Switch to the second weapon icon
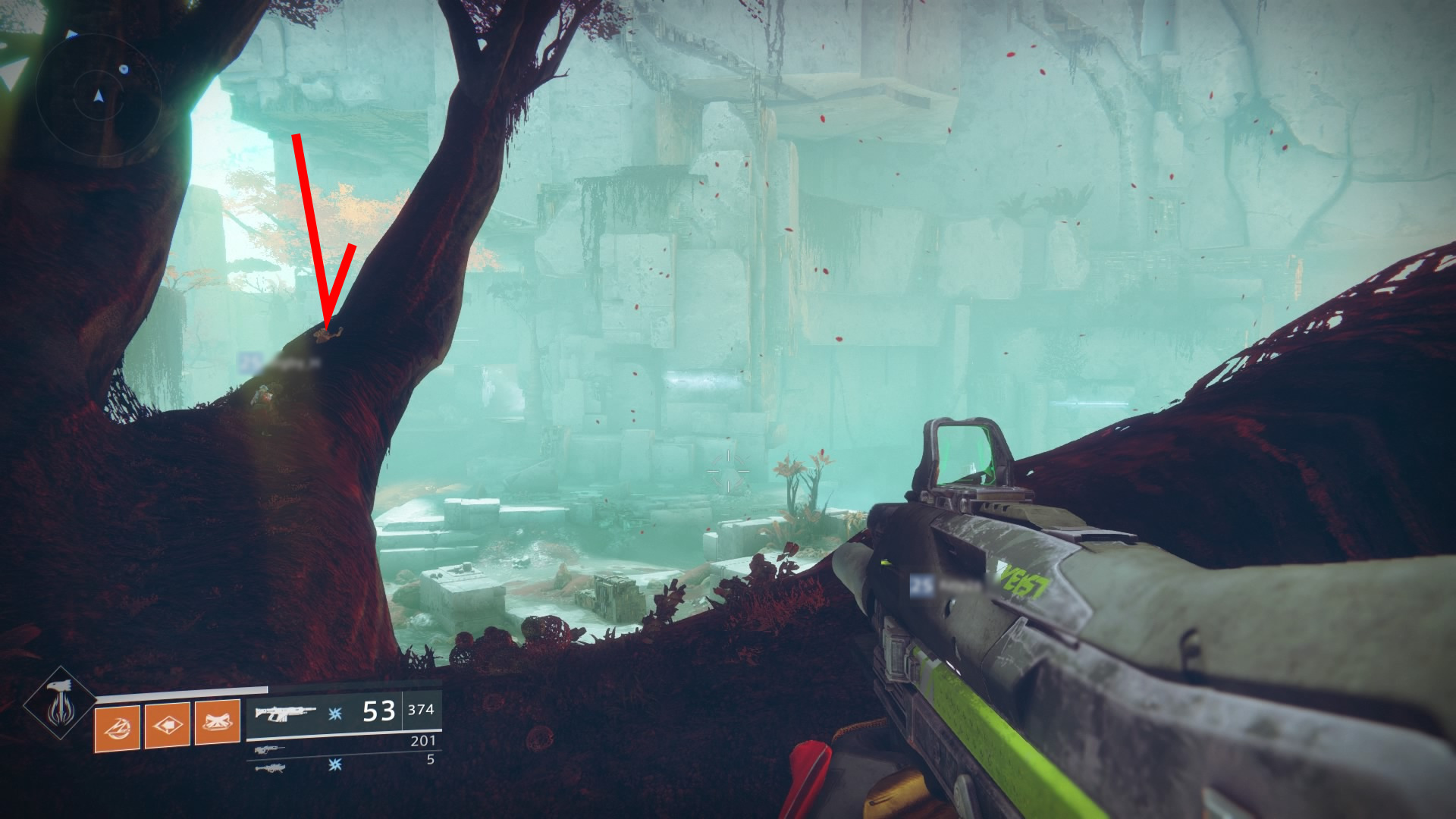The image size is (1456, 819). (269, 750)
